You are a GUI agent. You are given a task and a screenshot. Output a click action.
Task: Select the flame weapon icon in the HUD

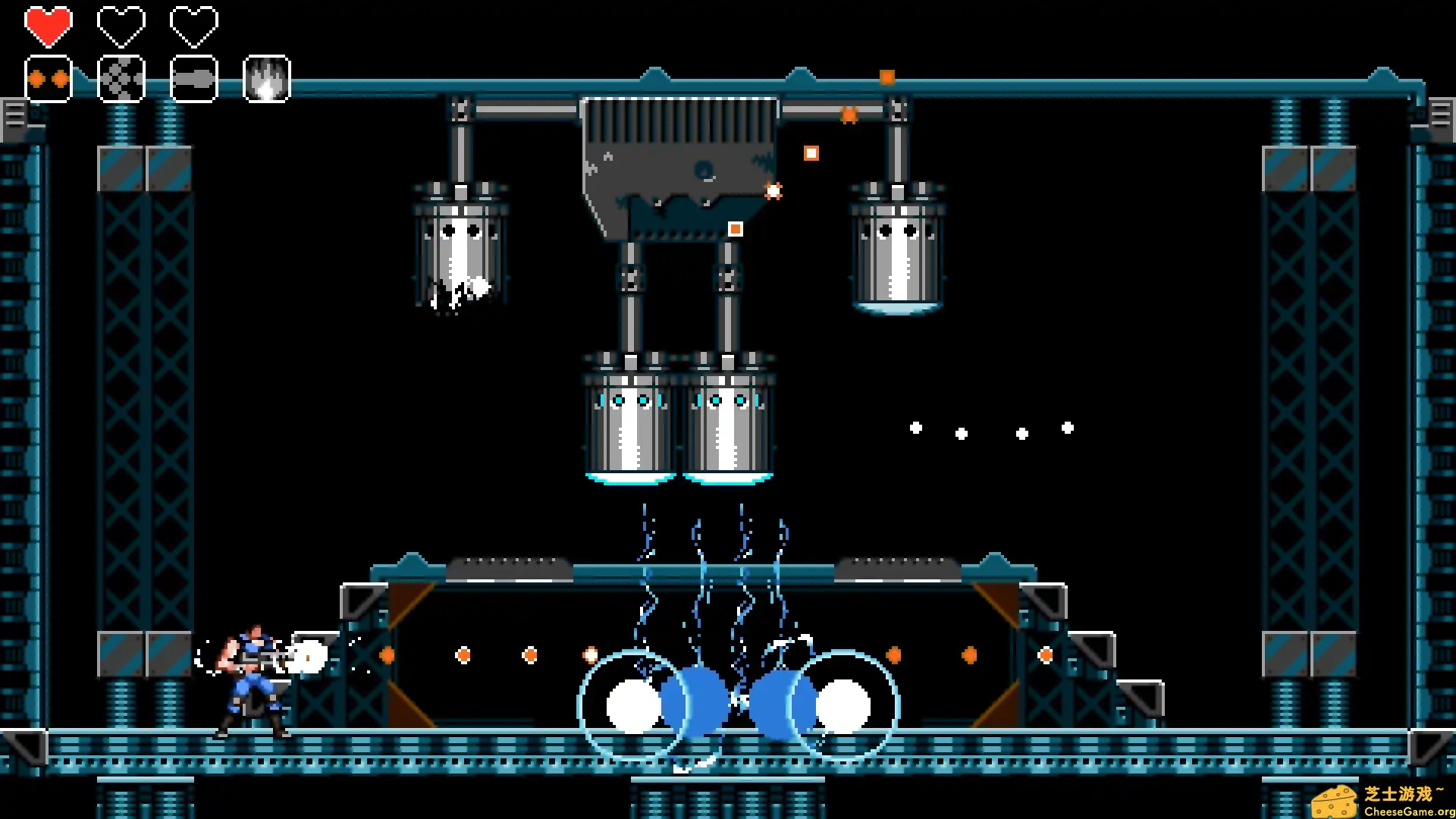[265, 77]
